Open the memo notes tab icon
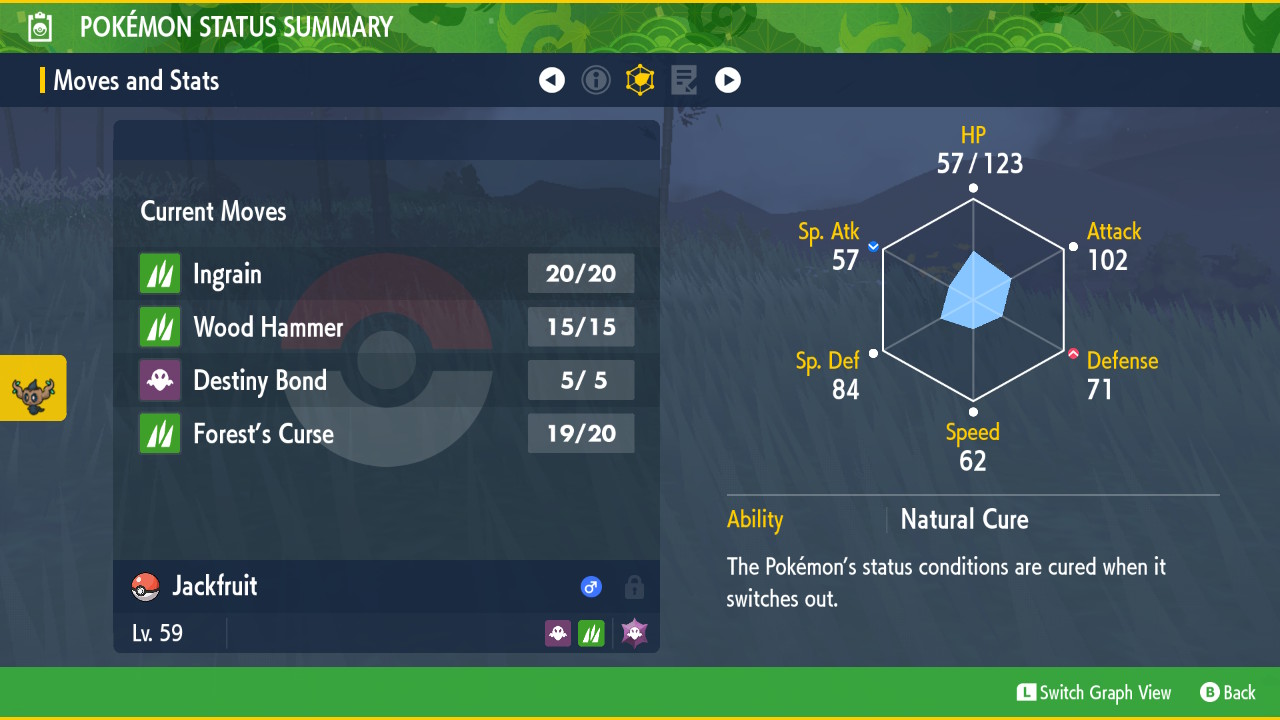The height and width of the screenshot is (720, 1280). coord(684,80)
